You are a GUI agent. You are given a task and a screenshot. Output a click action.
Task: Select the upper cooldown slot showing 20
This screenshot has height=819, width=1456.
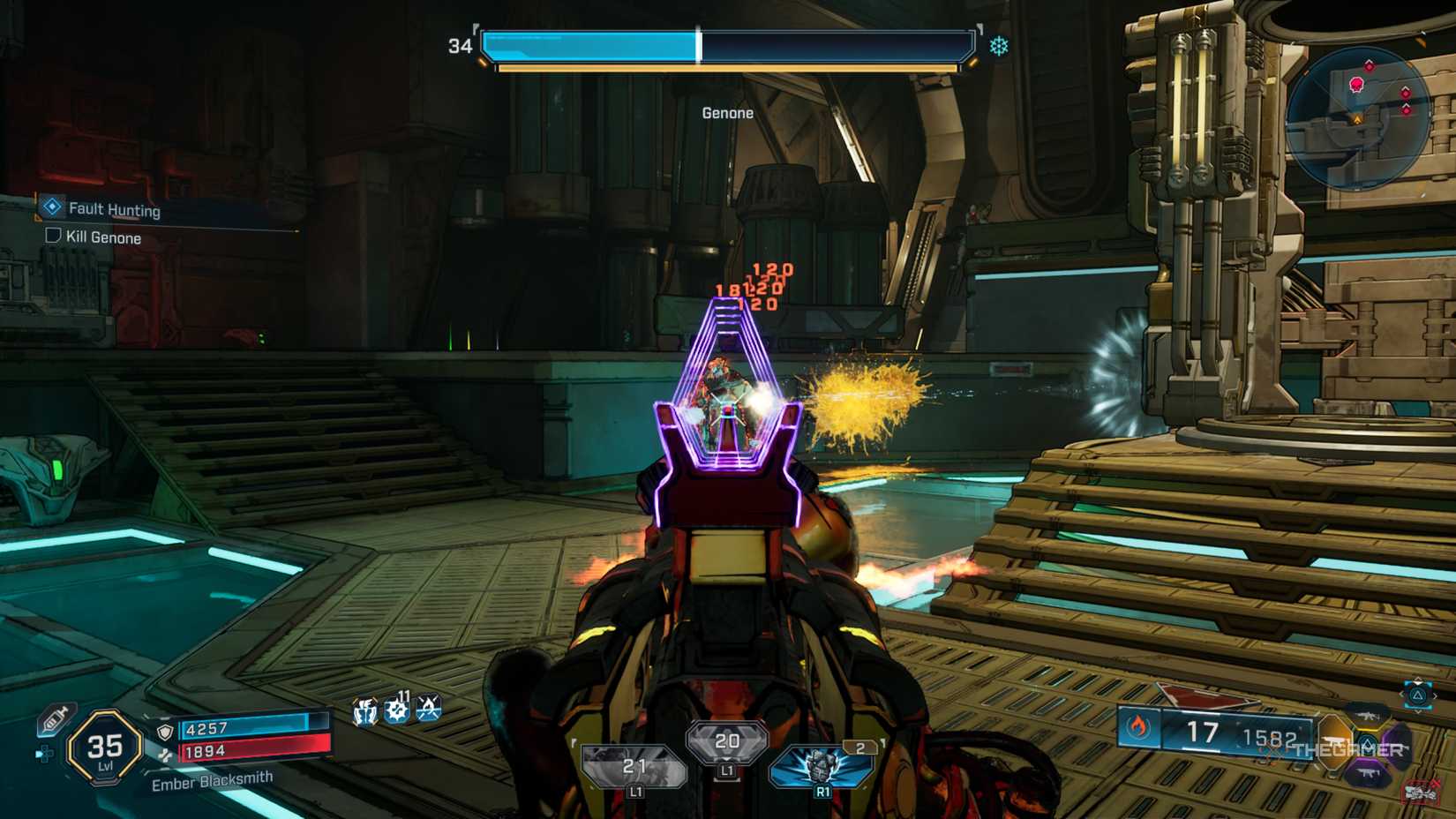point(726,742)
